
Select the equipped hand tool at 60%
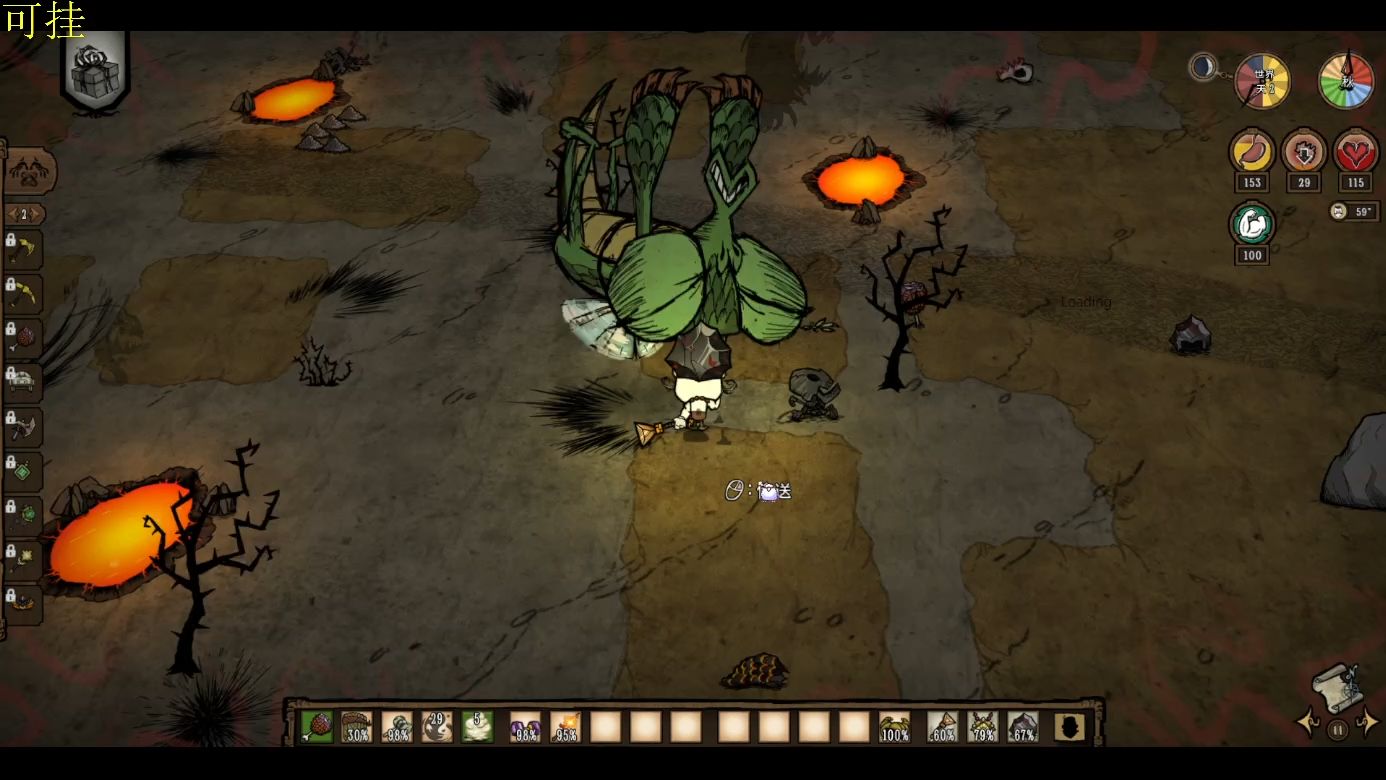point(942,726)
